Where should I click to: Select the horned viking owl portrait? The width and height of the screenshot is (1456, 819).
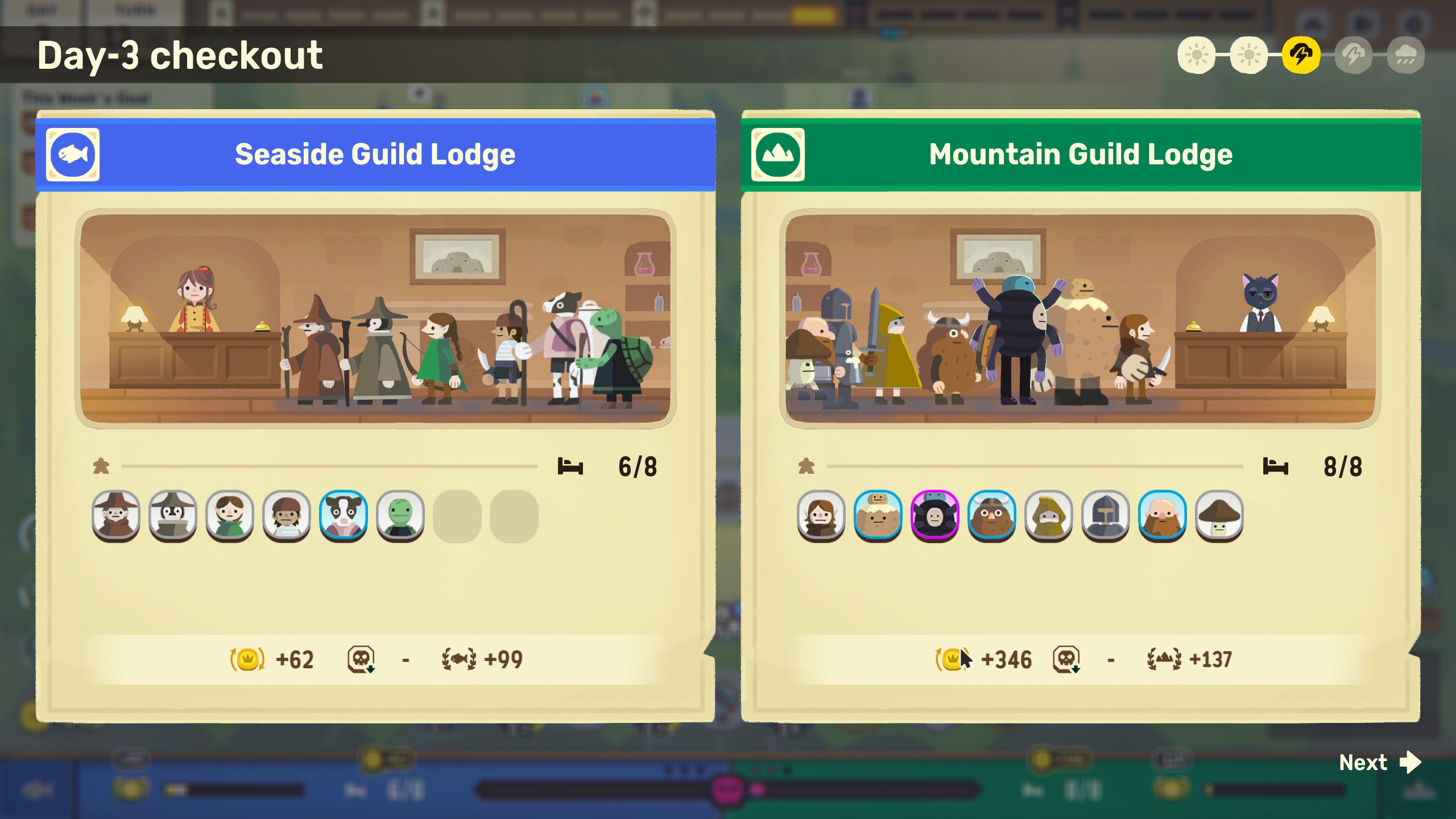tap(992, 515)
